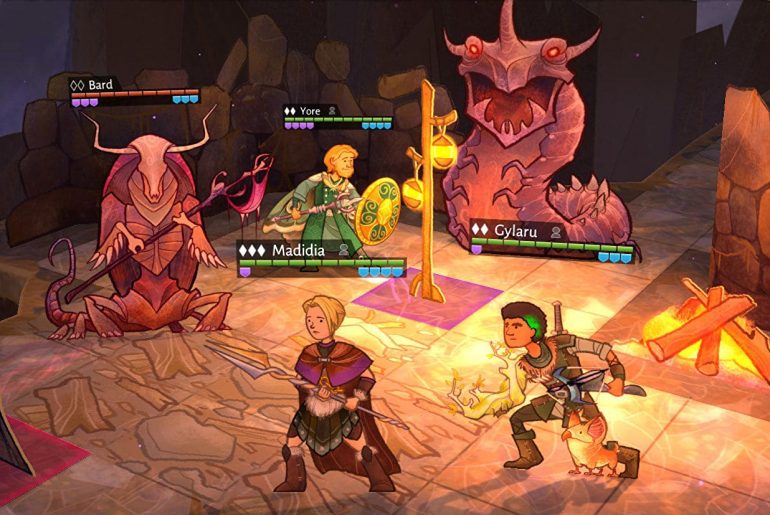
Task: Select the Bard unit nameplate
Action: click(x=100, y=86)
